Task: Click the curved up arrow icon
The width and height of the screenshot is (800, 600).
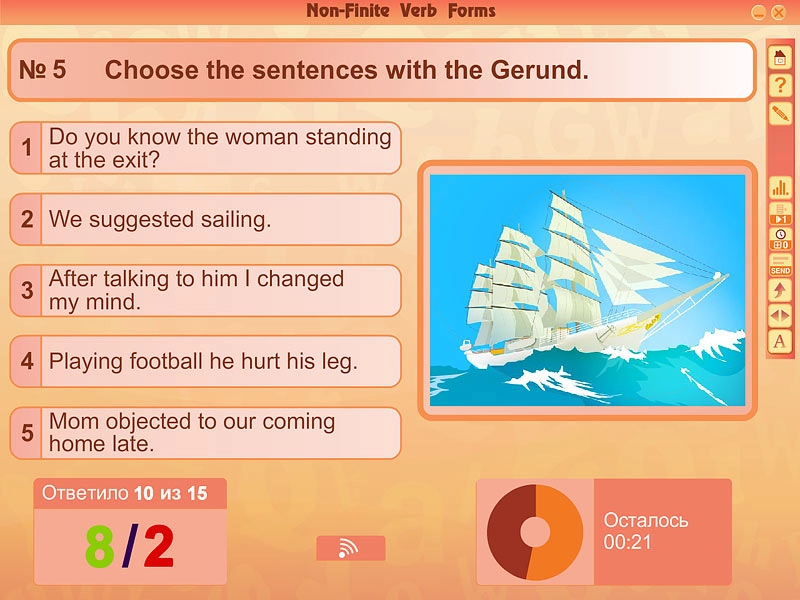Action: (780, 290)
